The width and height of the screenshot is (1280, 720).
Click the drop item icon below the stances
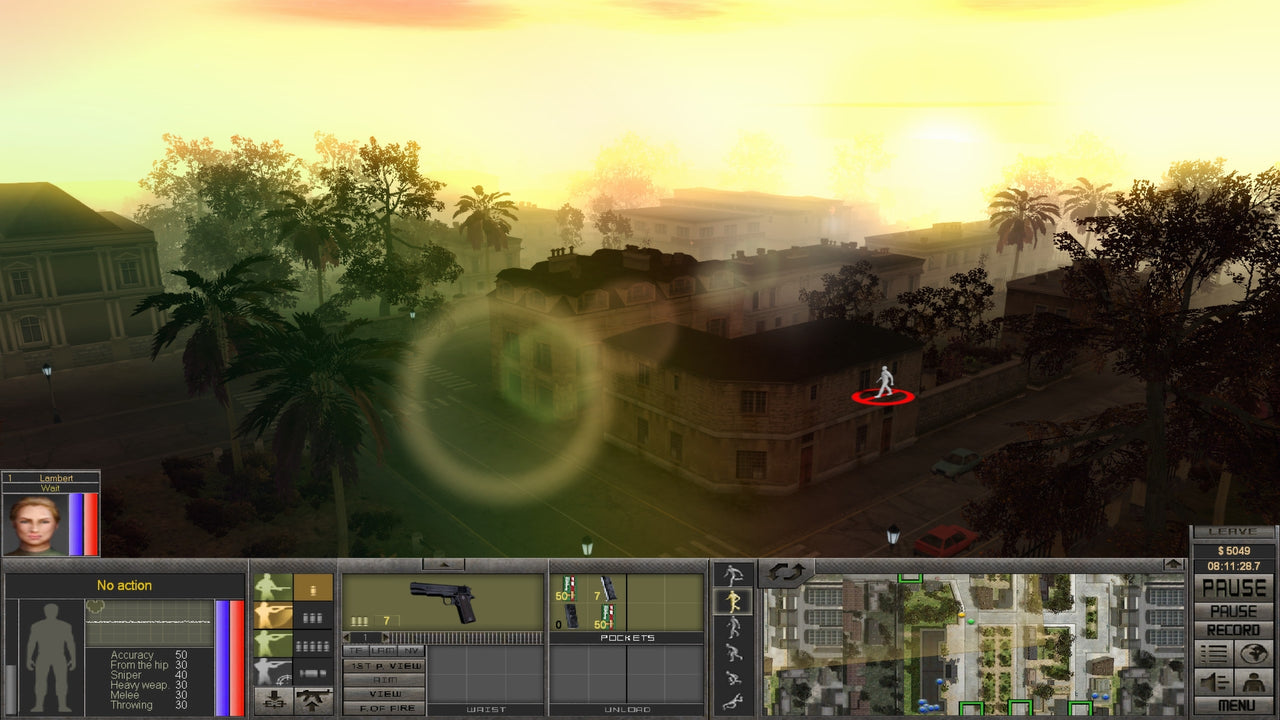(275, 697)
